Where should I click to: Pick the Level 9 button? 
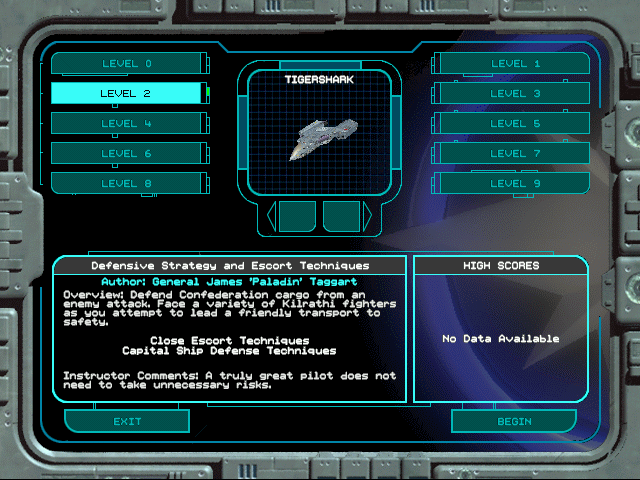[x=514, y=184]
